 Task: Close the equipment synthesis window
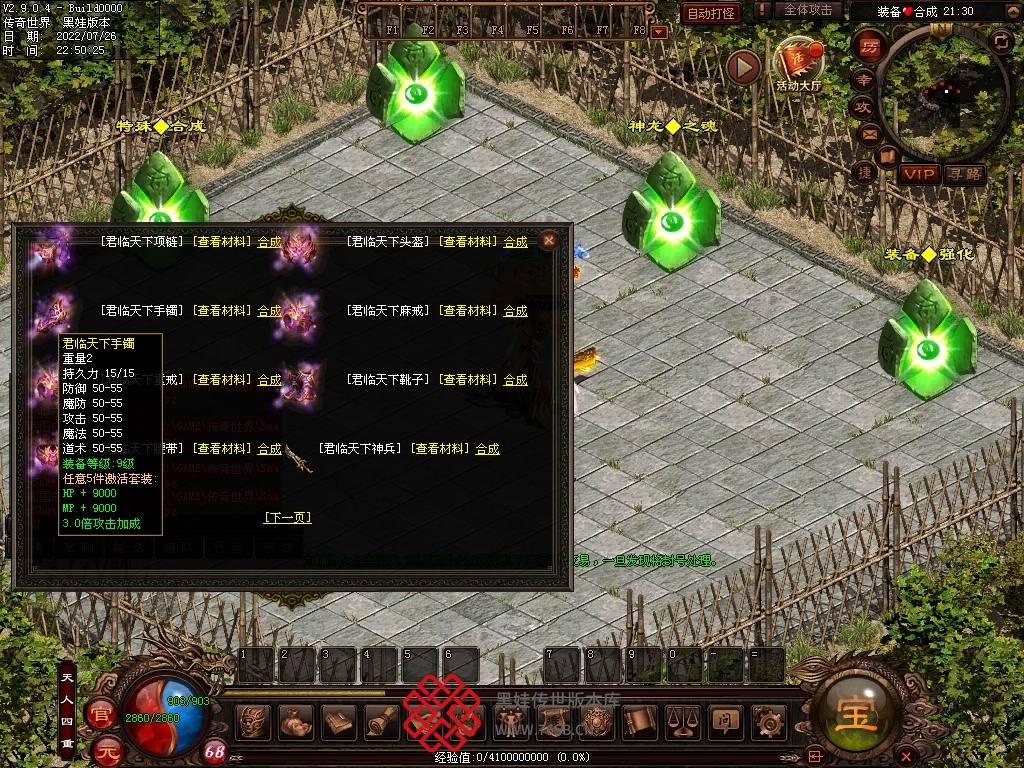point(548,240)
